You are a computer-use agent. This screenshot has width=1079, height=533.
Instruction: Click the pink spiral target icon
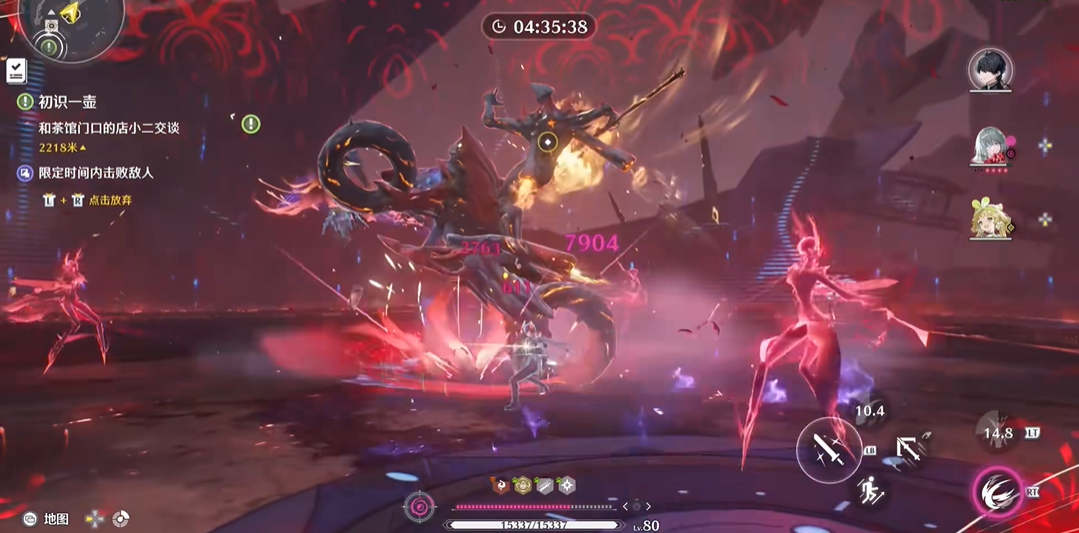[419, 507]
